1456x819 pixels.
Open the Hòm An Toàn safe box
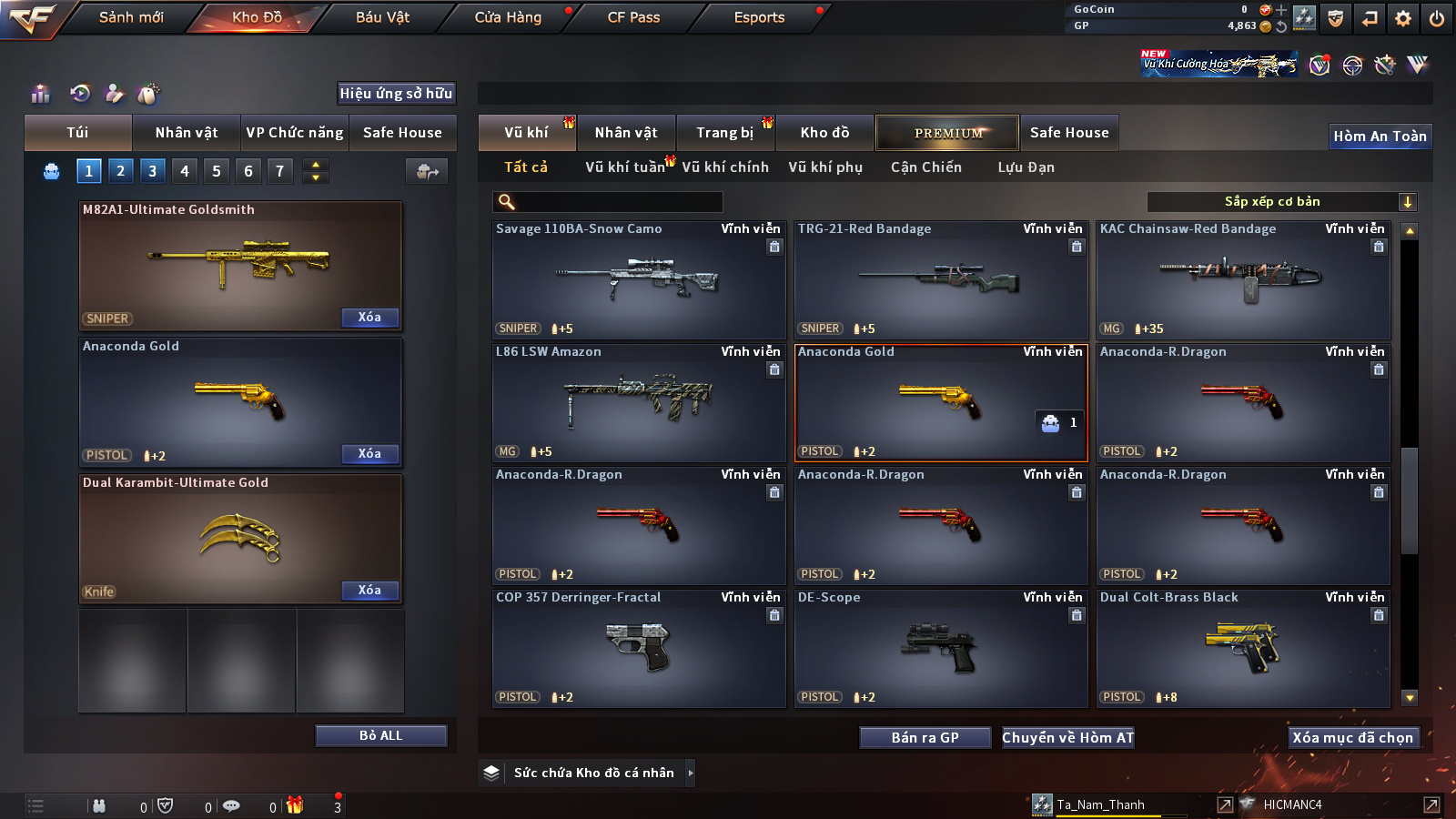tap(1380, 136)
